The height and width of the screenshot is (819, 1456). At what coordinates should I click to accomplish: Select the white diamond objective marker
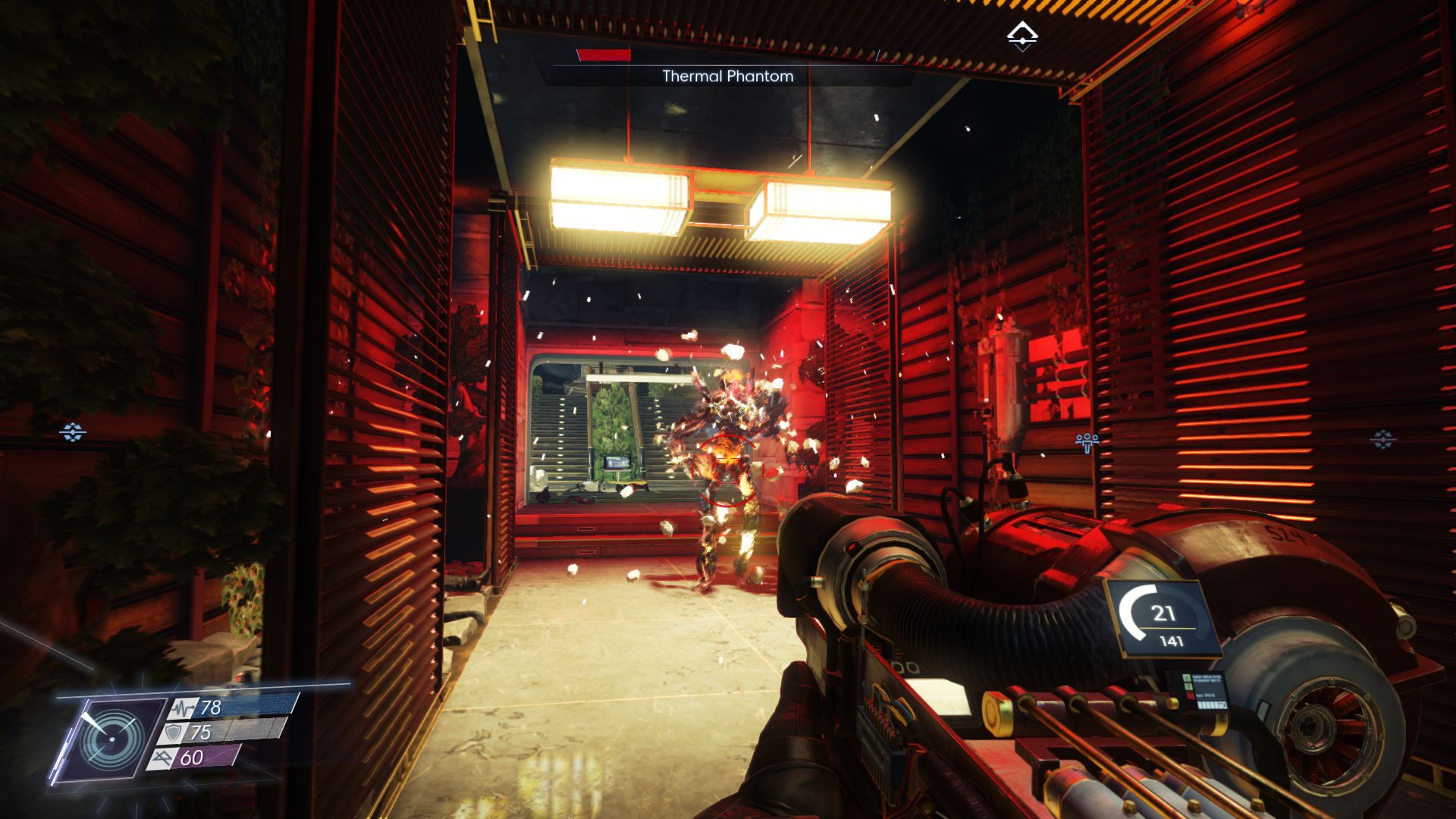click(x=1021, y=36)
